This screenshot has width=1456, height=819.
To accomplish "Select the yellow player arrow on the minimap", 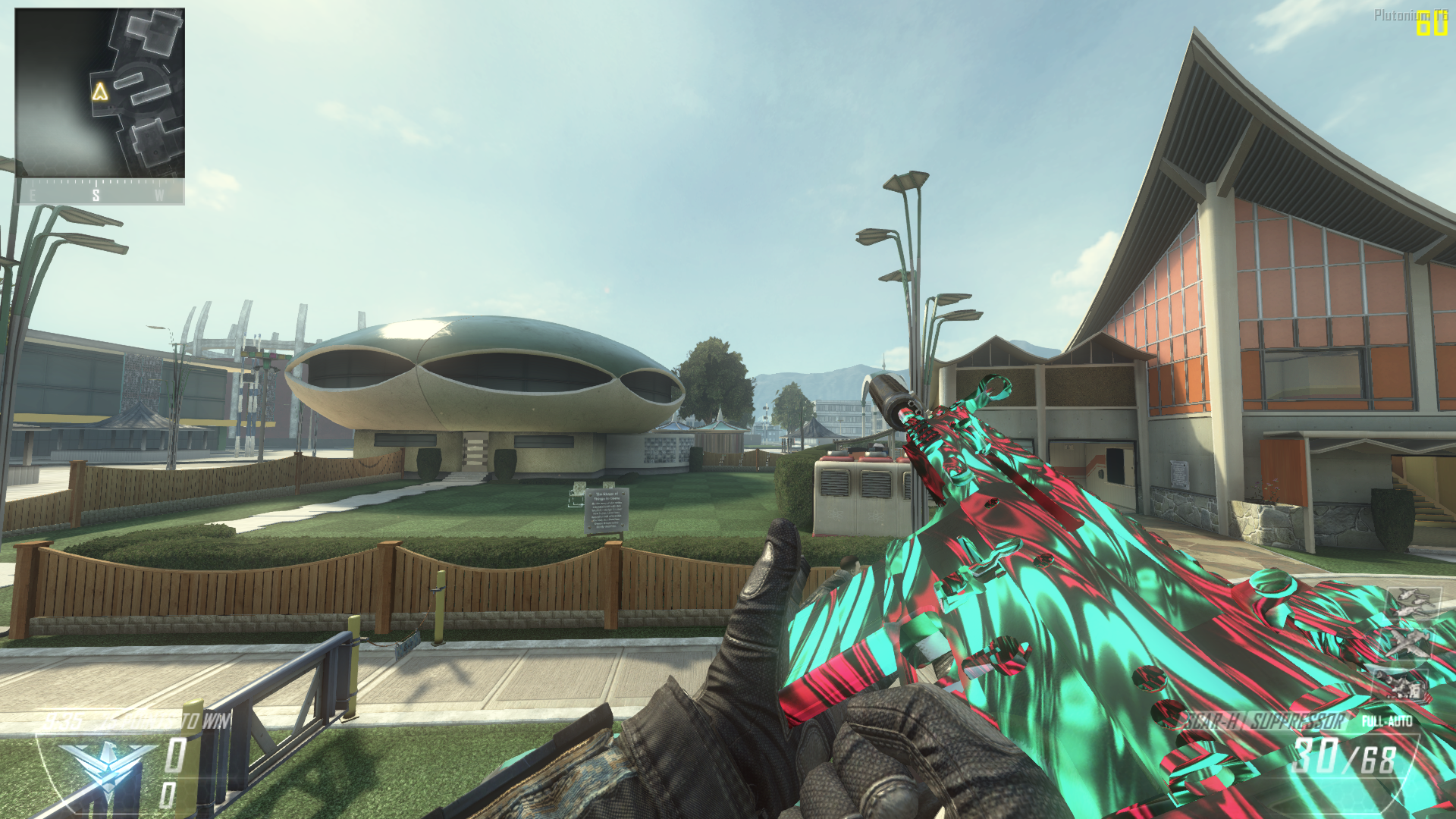I will click(x=100, y=93).
